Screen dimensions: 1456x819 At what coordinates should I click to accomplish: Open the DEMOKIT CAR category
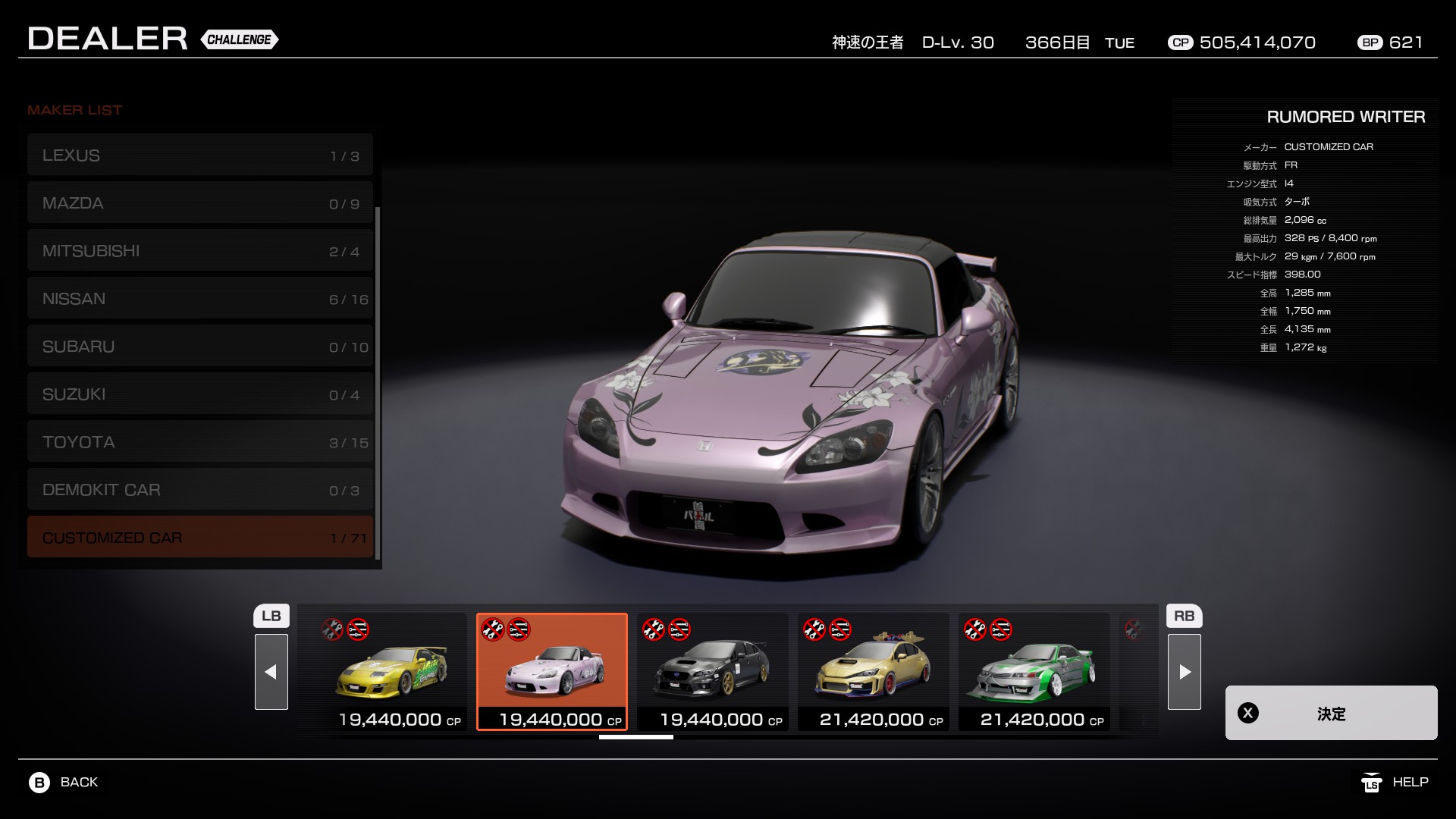[199, 490]
